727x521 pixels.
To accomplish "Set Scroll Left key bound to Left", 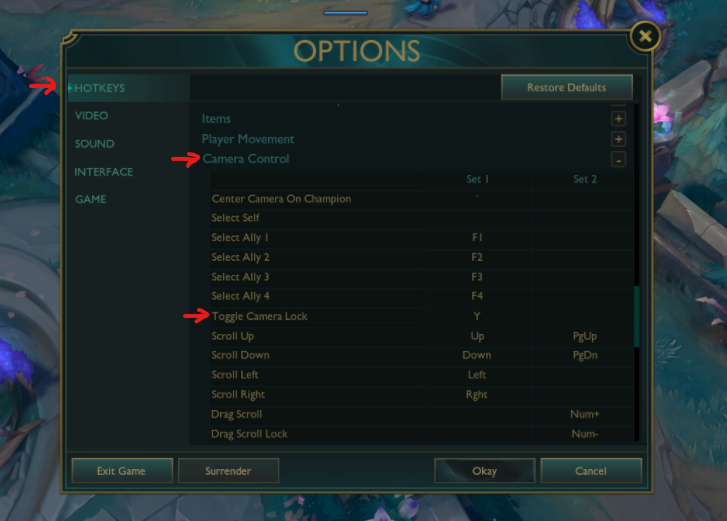I will 477,375.
